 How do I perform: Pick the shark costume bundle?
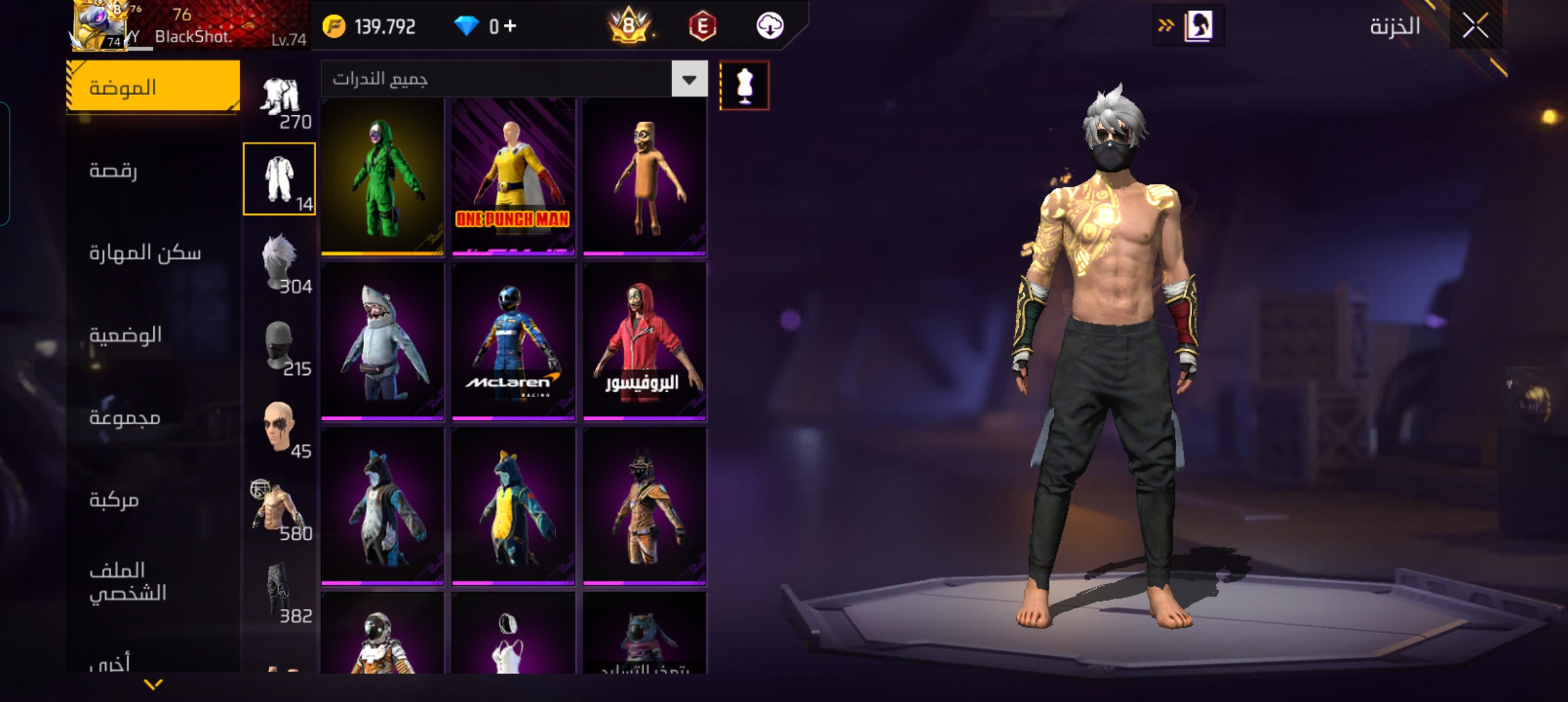(382, 341)
